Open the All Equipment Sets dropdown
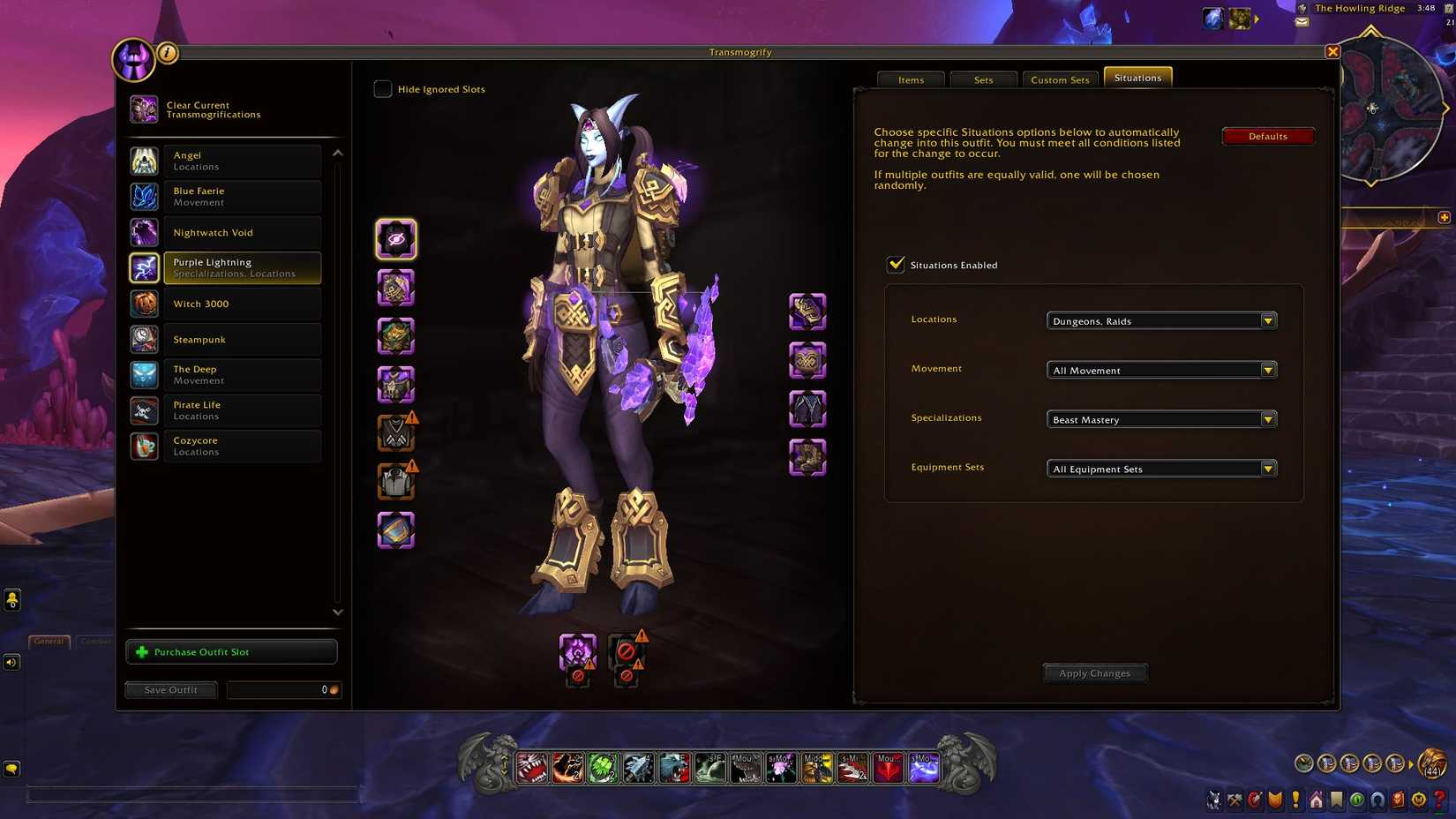The height and width of the screenshot is (819, 1456). pos(1268,469)
